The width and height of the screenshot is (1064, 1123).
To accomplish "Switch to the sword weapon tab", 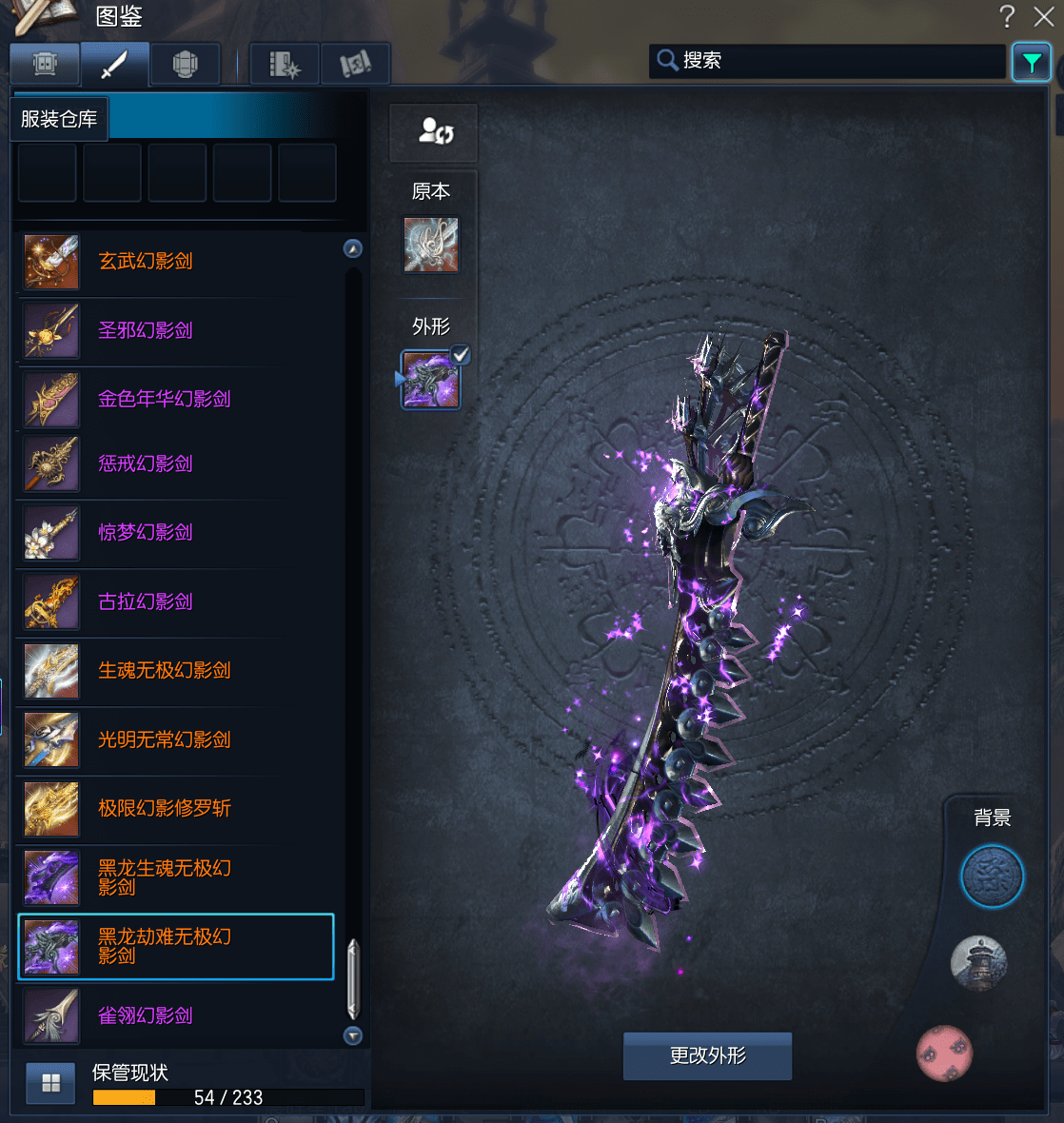I will 114,65.
